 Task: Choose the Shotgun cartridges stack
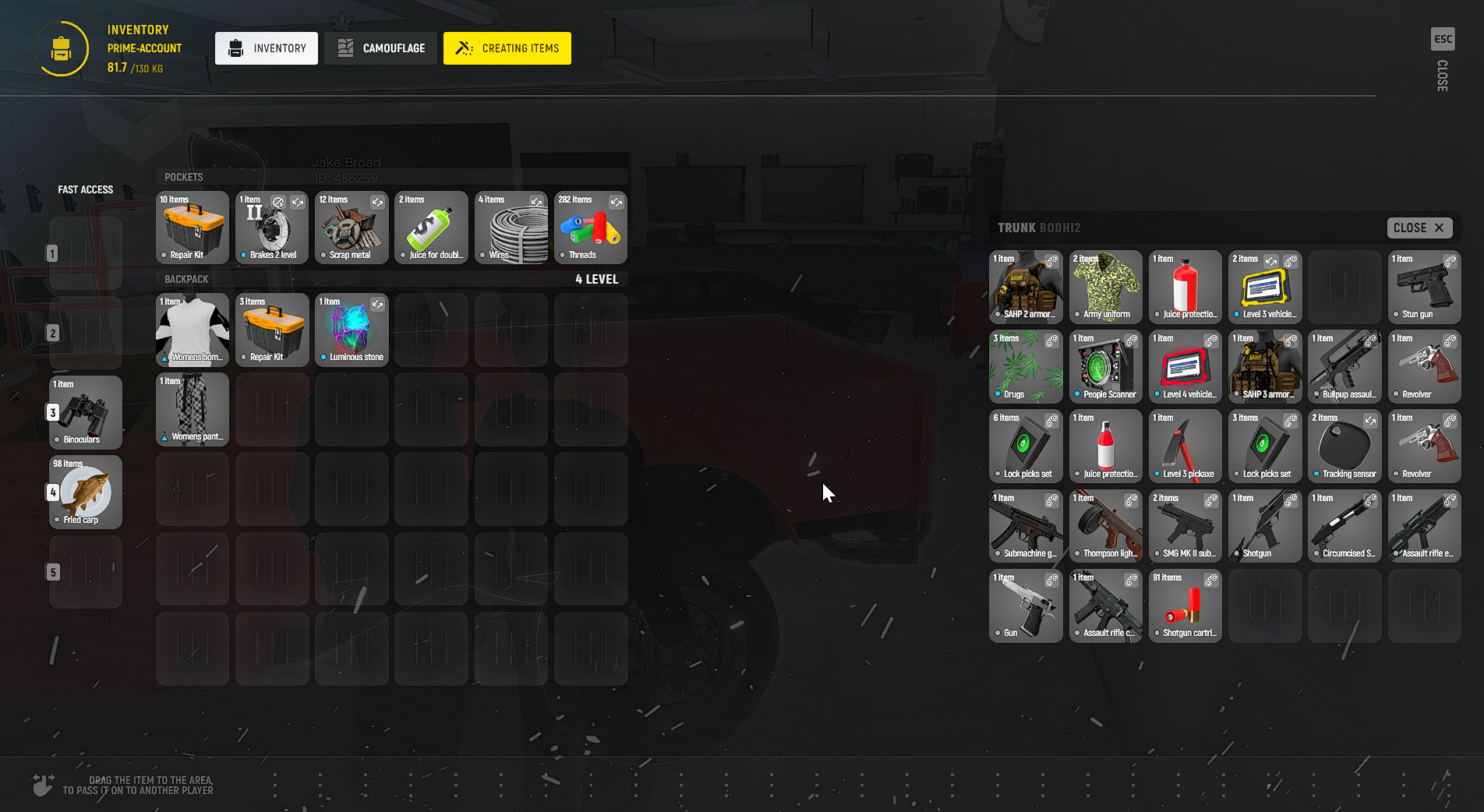point(1185,605)
